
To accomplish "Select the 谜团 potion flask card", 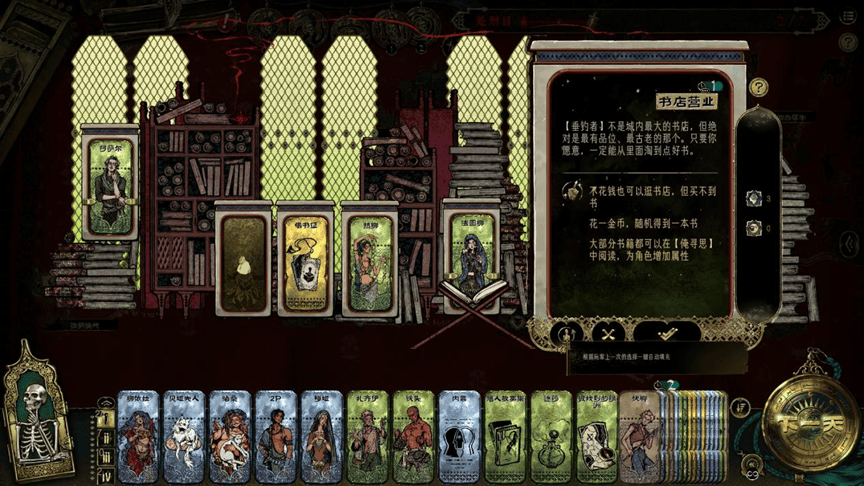I will (x=552, y=437).
